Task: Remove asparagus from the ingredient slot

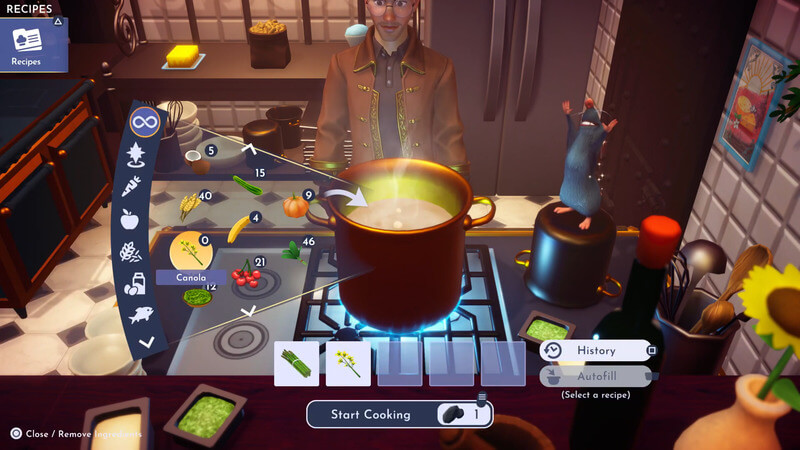Action: [x=297, y=364]
